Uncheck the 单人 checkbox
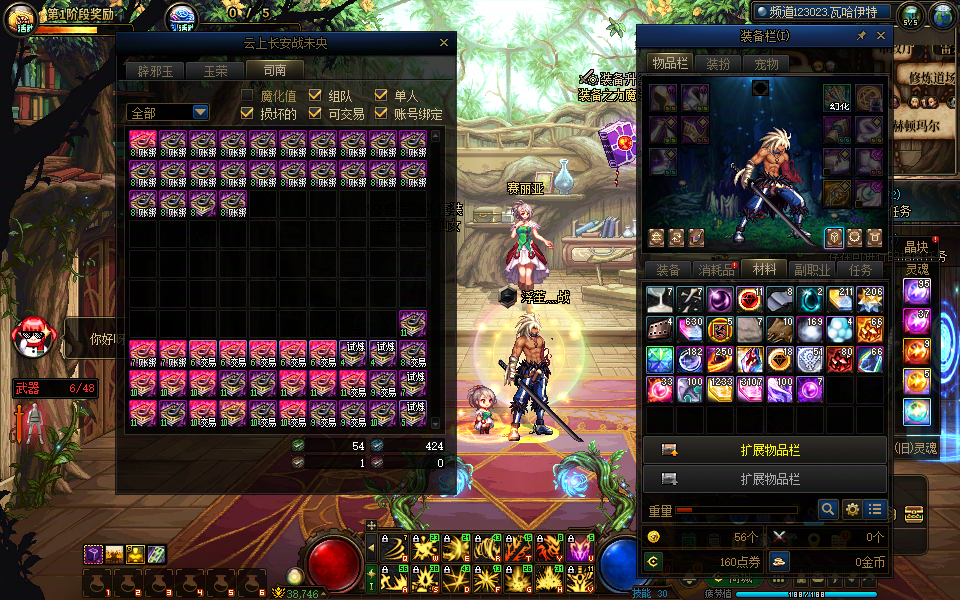The height and width of the screenshot is (600, 960). (x=381, y=95)
